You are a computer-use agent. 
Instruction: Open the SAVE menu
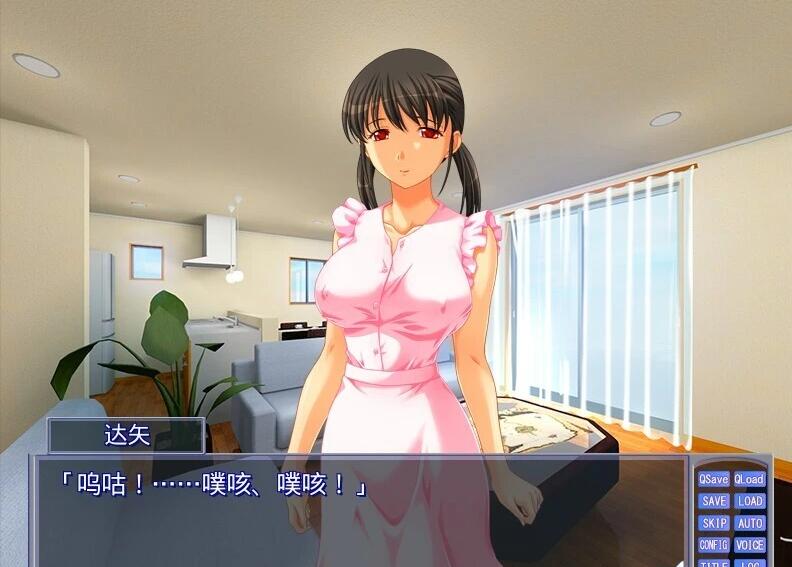(x=714, y=501)
